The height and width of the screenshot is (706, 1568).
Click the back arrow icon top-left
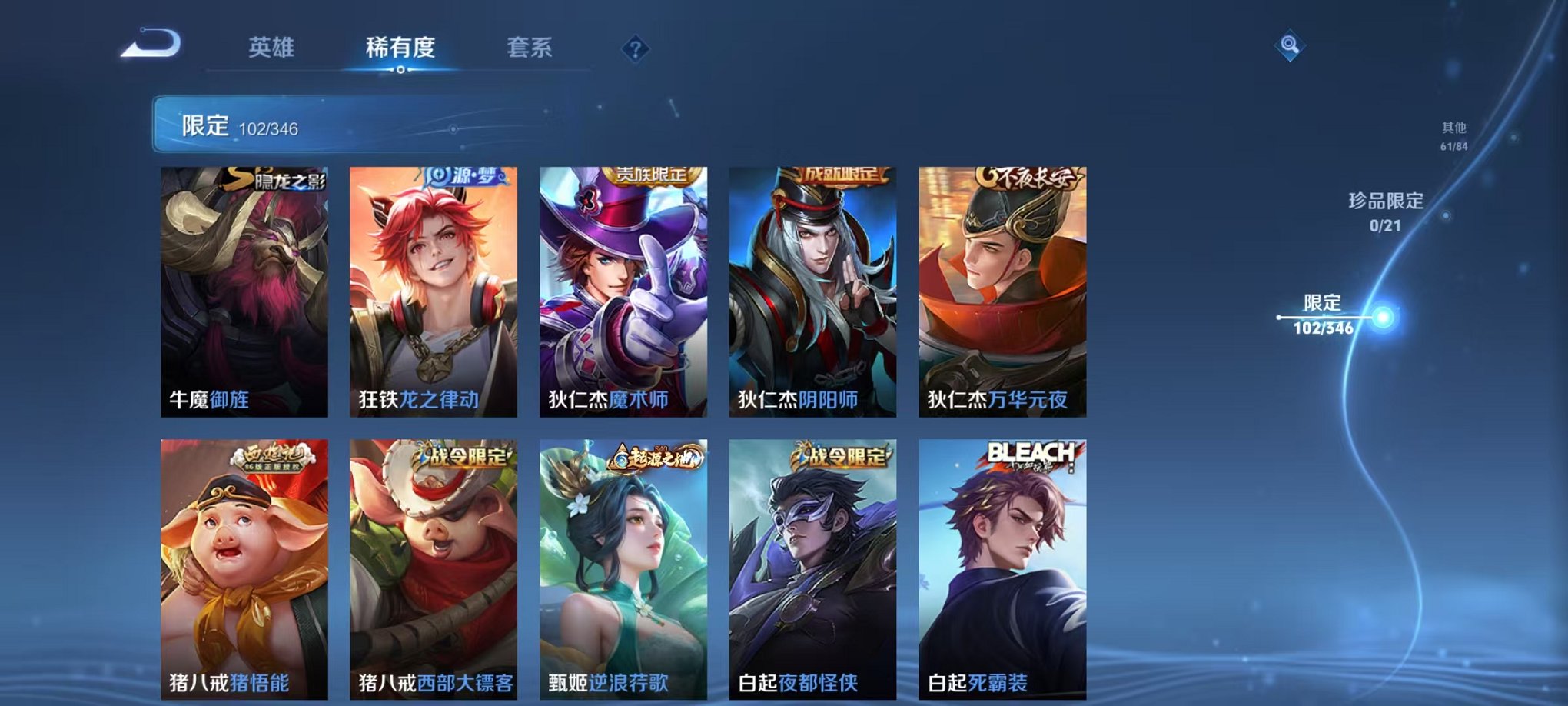coord(152,45)
